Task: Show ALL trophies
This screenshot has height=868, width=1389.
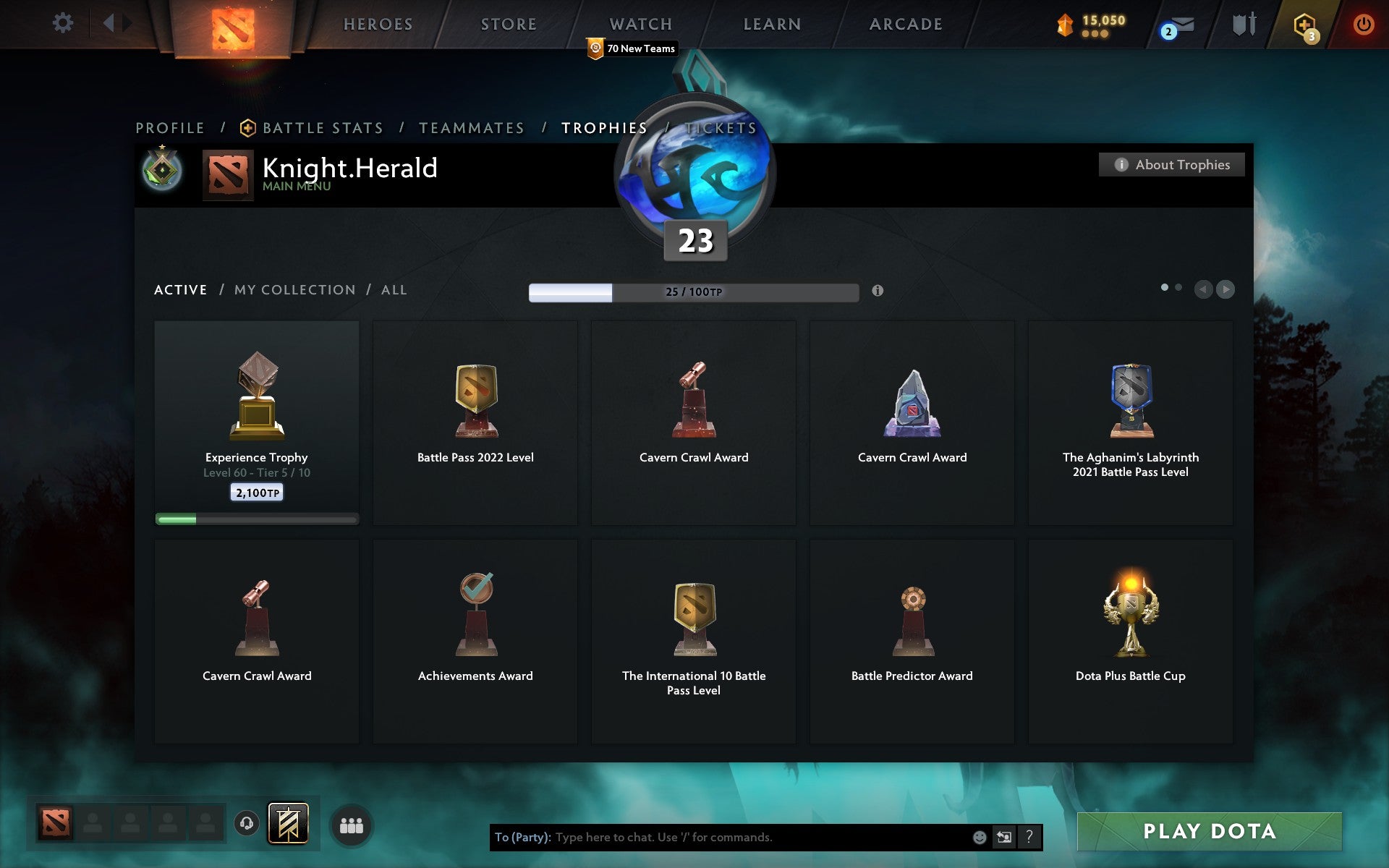Action: 394,289
